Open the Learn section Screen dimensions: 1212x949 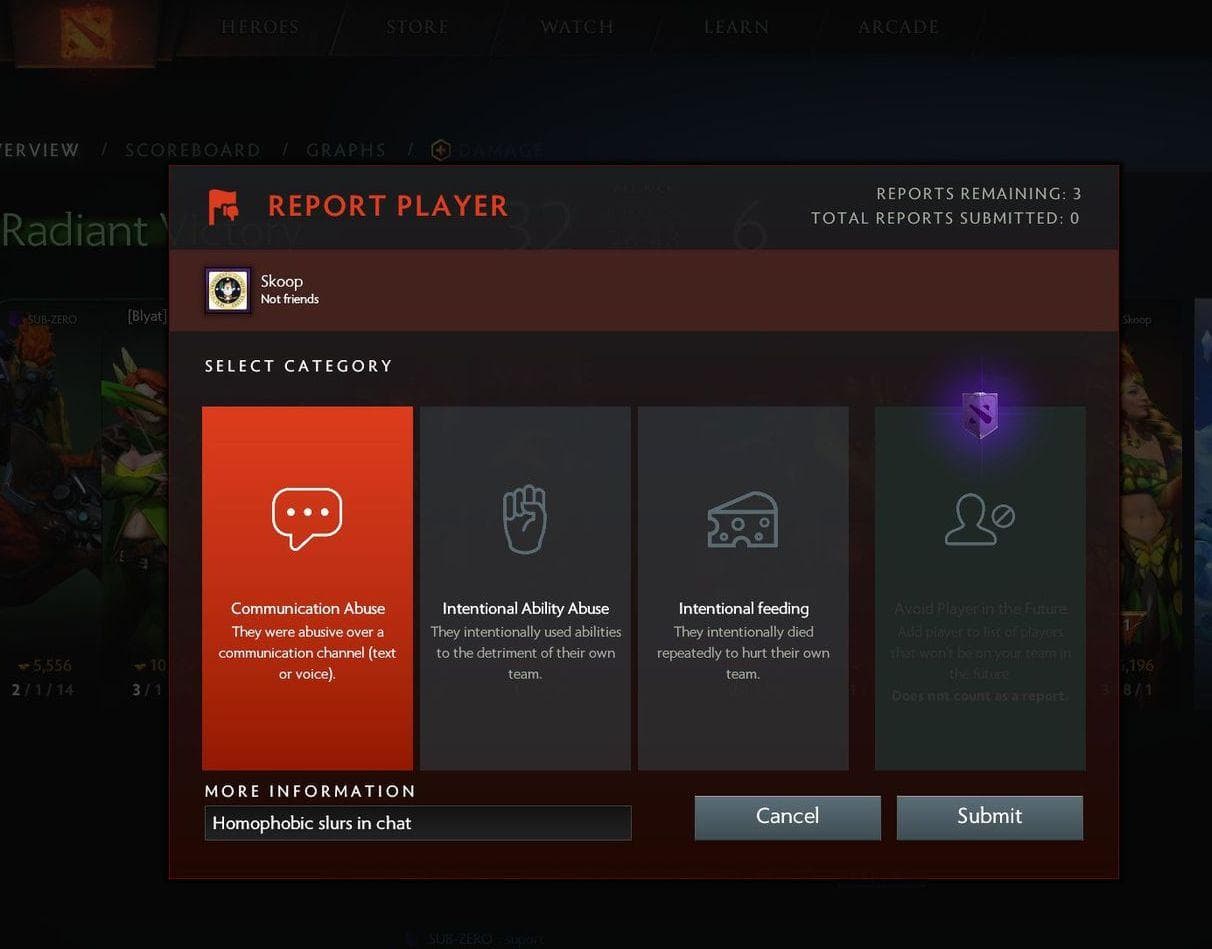coord(736,27)
